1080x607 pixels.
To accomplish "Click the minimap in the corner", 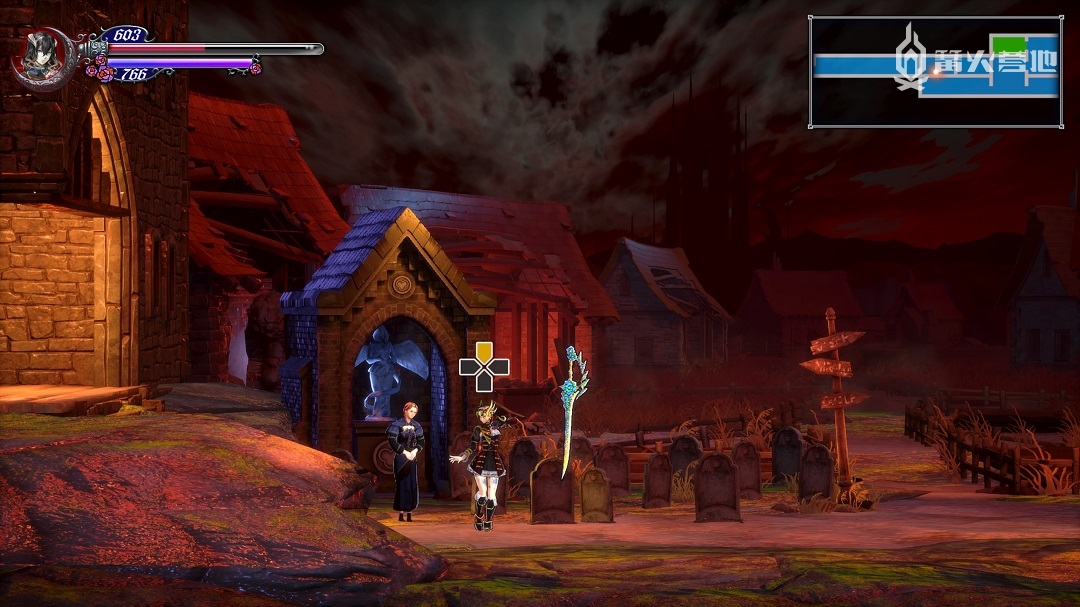I will 935,72.
